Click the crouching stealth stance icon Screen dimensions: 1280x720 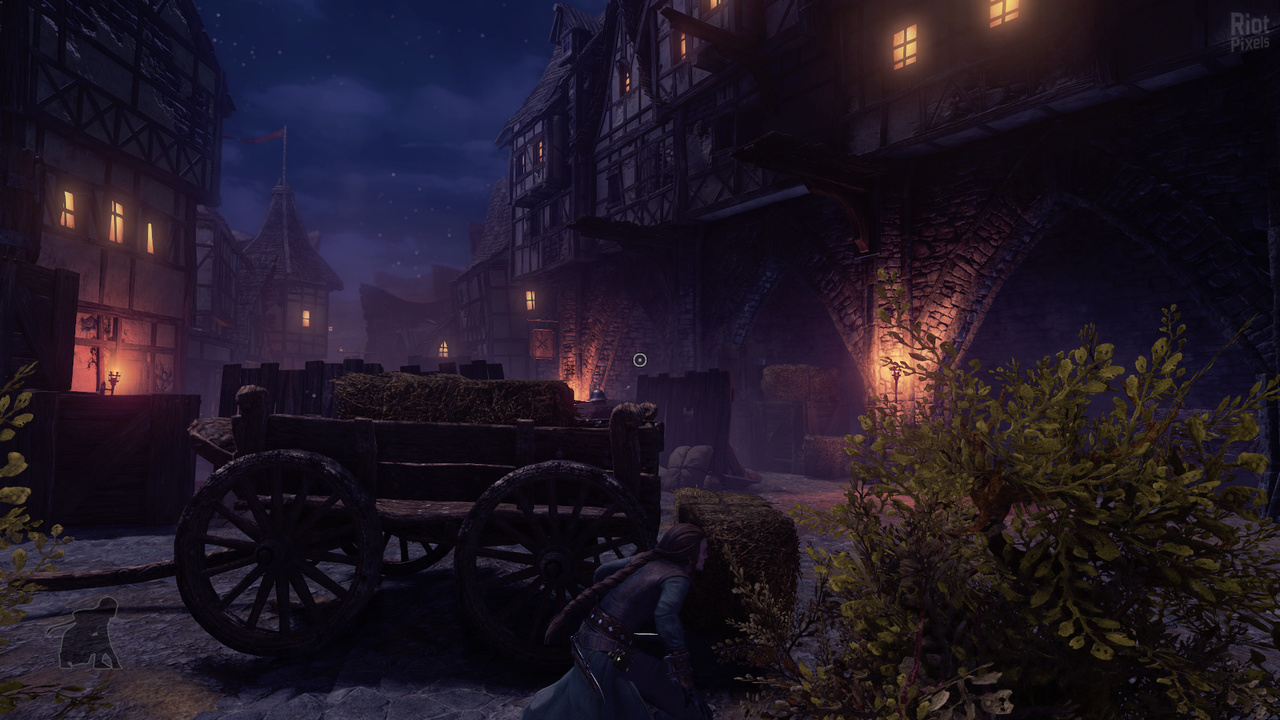pos(89,634)
